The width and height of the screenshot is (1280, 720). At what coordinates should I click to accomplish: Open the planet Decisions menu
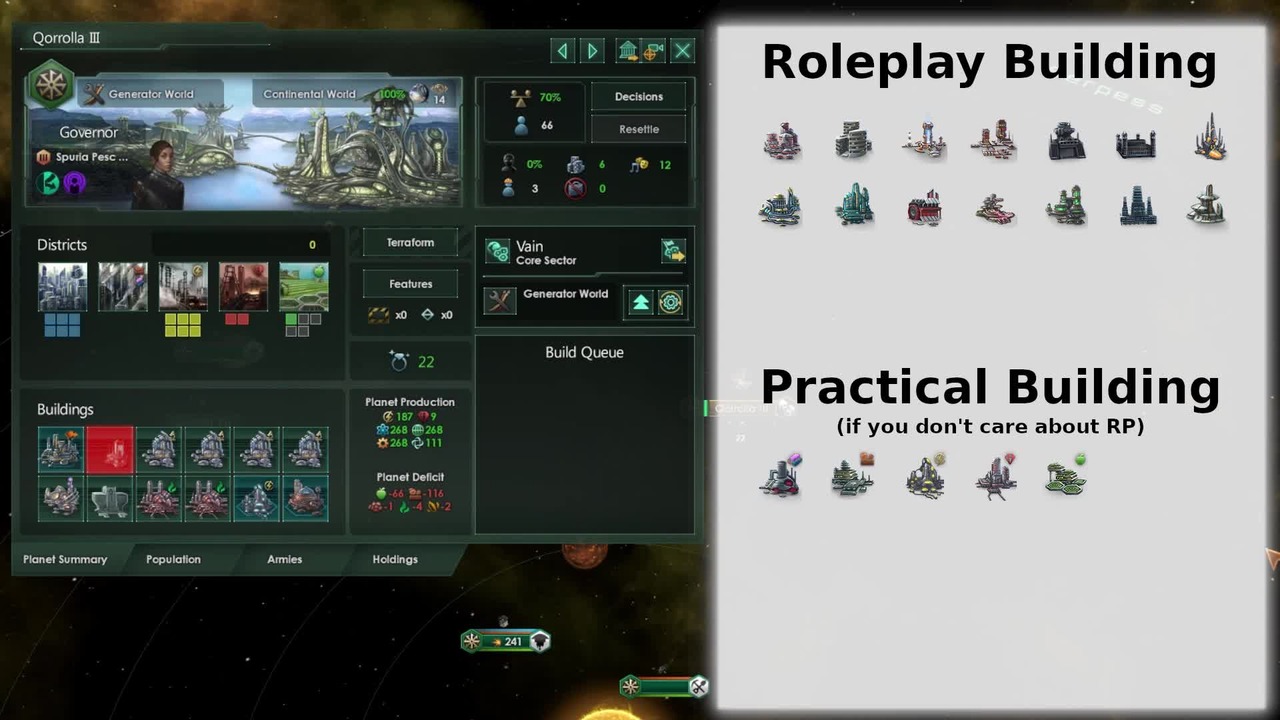[x=639, y=97]
